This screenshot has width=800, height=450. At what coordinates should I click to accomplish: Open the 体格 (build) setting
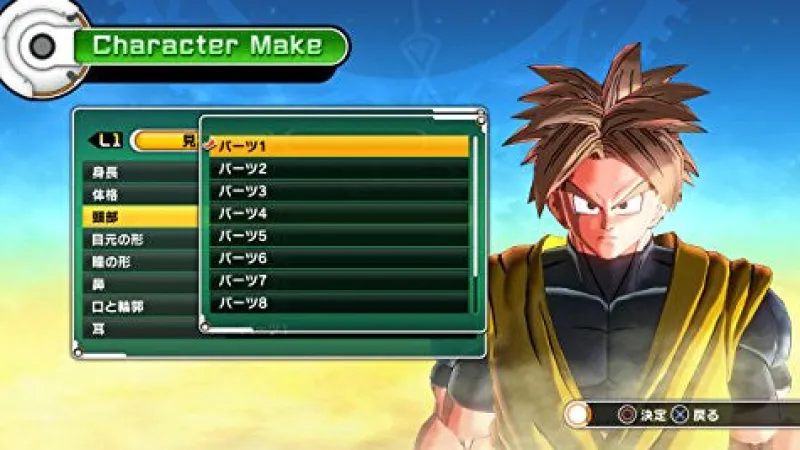coord(140,194)
